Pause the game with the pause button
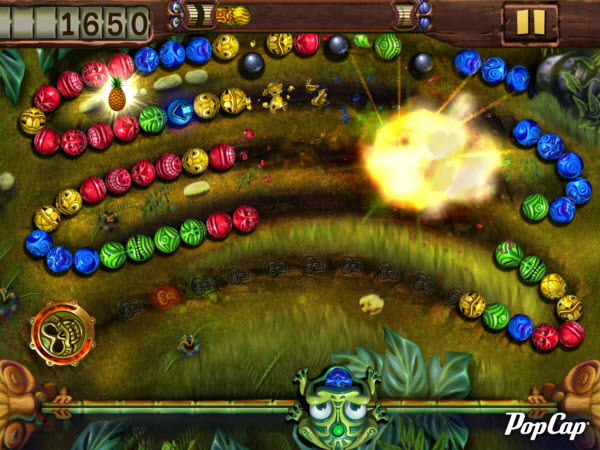Image resolution: width=600 pixels, height=450 pixels. tap(530, 22)
